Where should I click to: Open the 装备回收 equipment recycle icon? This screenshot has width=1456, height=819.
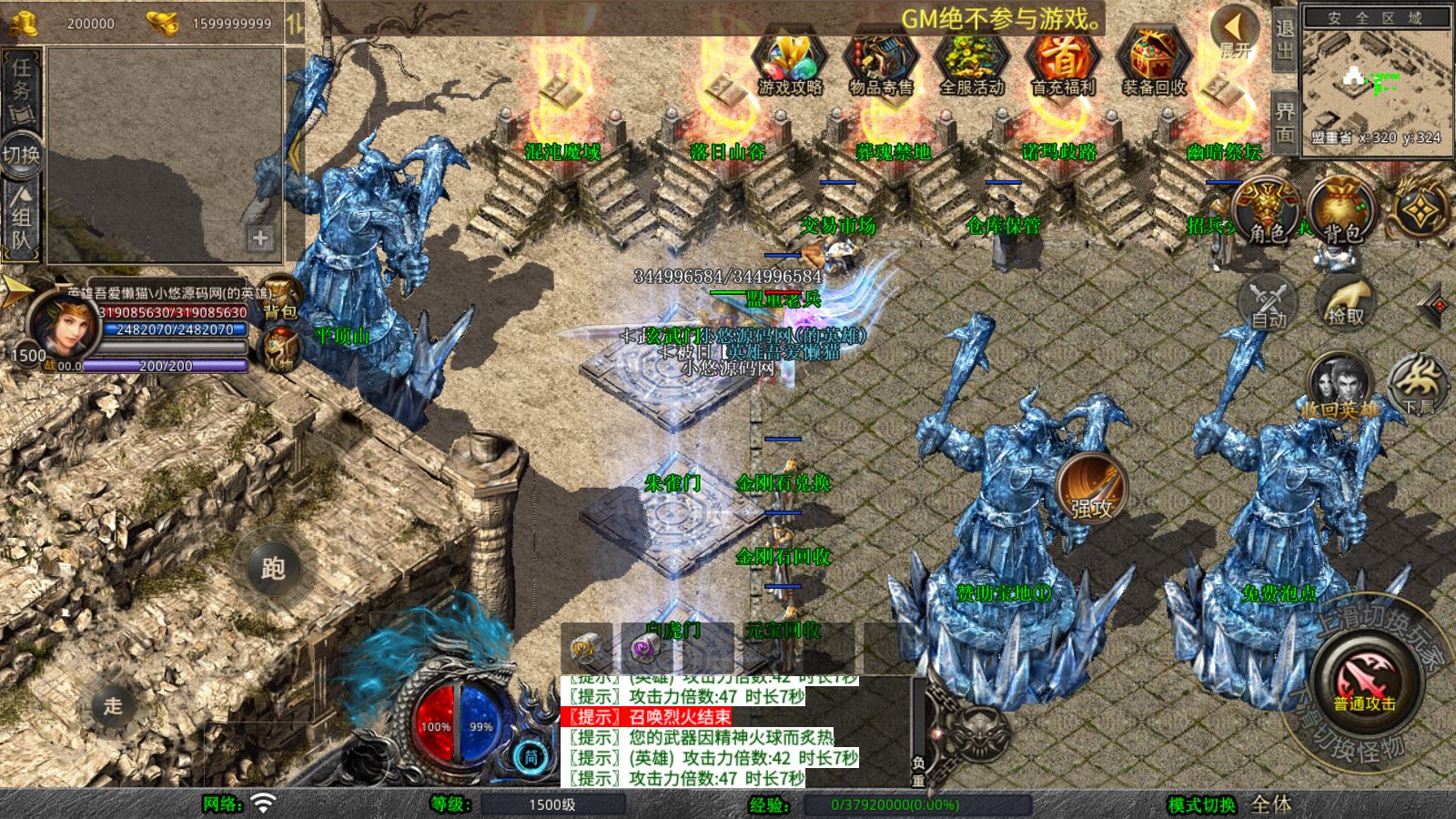point(1154,62)
